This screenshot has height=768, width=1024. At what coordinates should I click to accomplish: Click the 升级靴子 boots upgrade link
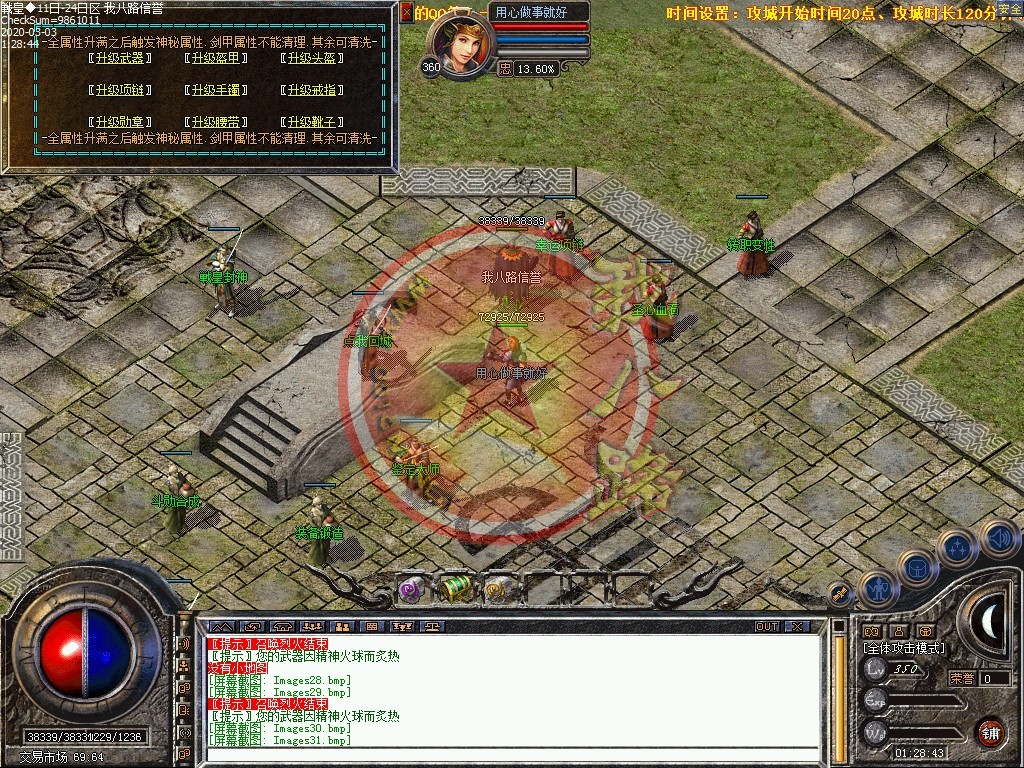tap(311, 122)
